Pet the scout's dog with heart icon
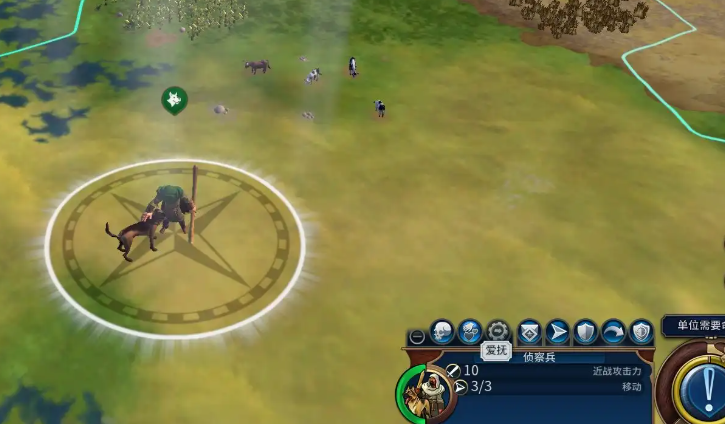 click(470, 331)
